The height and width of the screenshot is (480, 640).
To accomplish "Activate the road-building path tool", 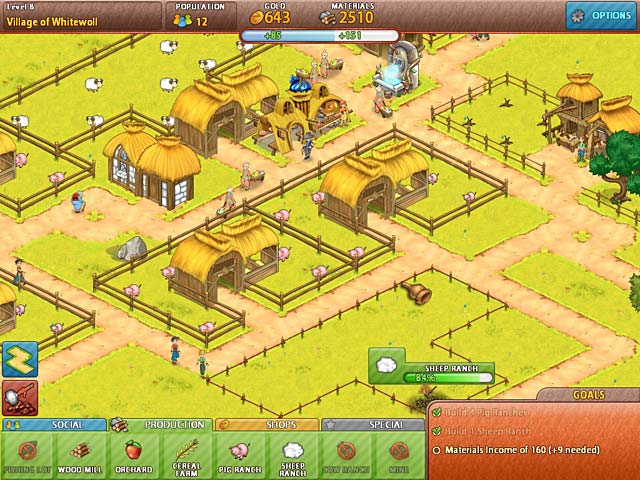I will click(x=19, y=359).
